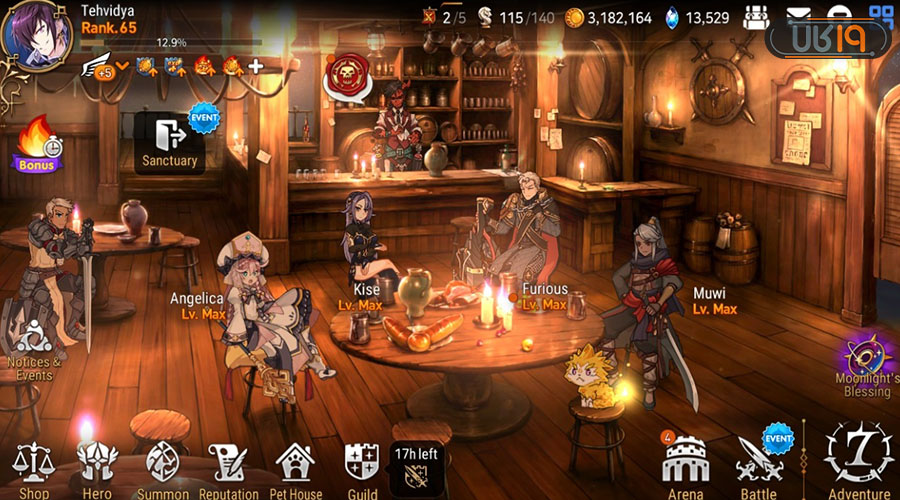The height and width of the screenshot is (500, 900).
Task: Open the mailbox envelope icon
Action: [x=799, y=15]
